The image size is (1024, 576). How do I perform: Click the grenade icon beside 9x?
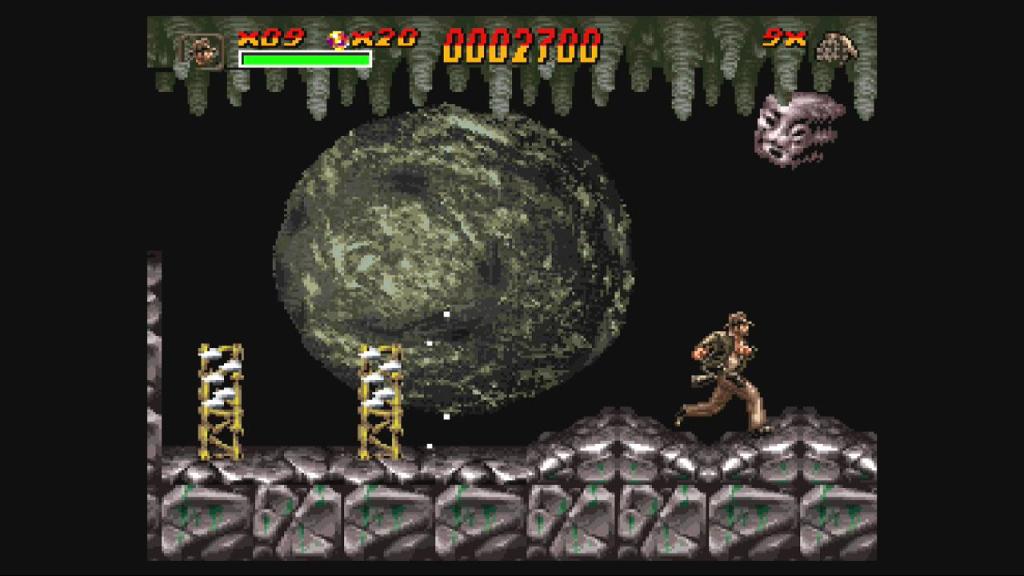832,46
